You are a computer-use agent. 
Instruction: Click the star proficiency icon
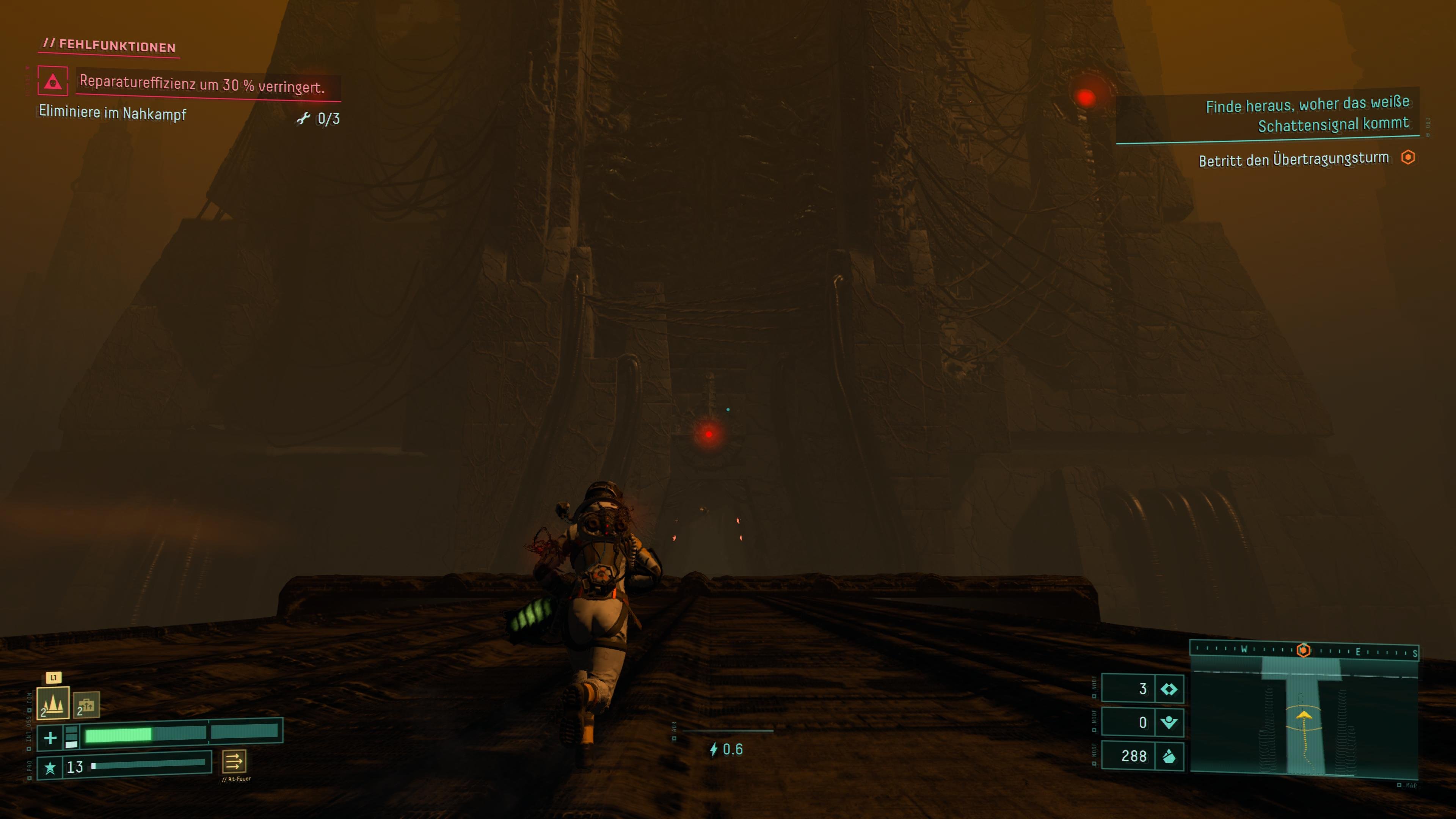pos(50,767)
